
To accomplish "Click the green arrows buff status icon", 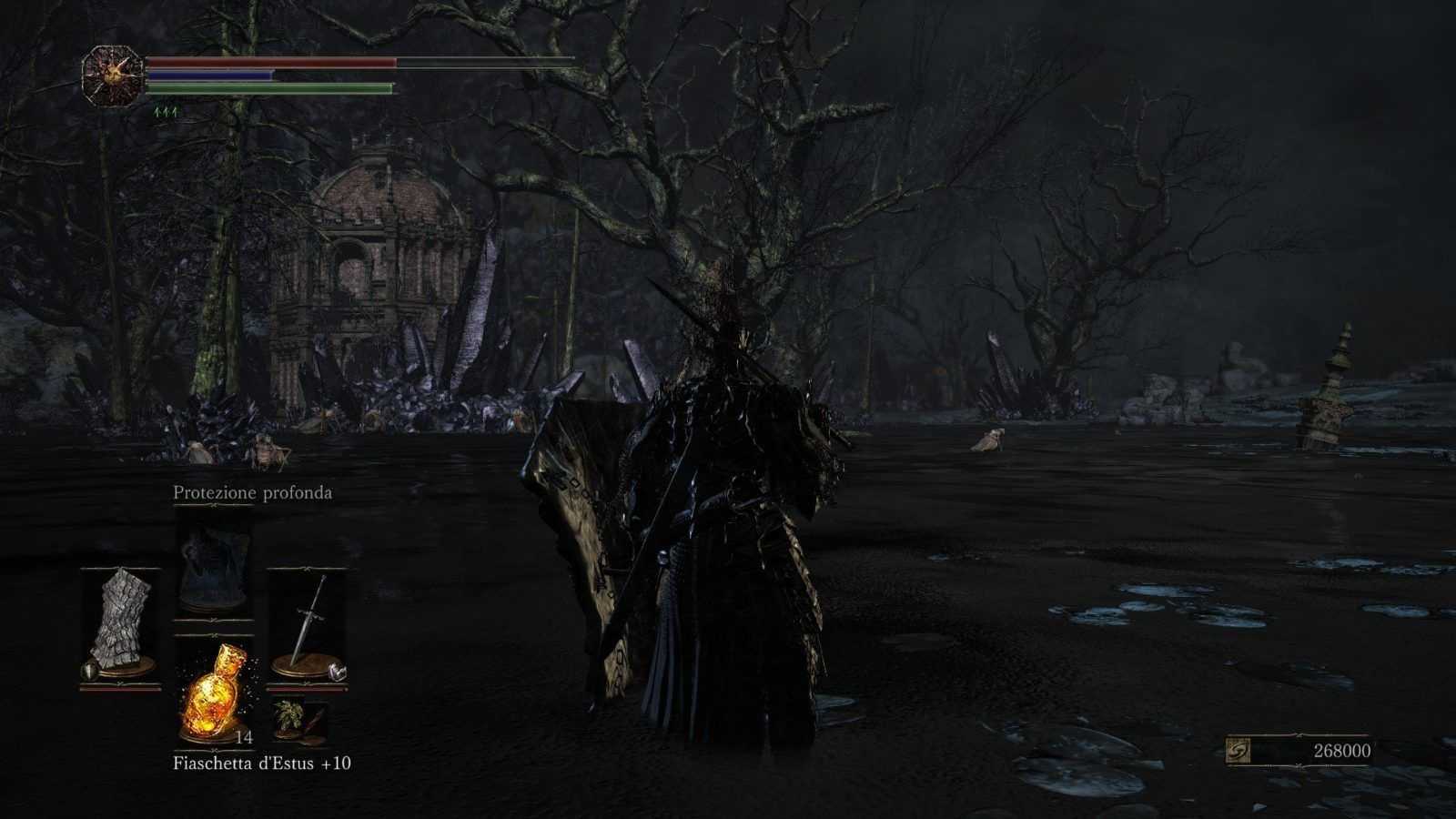I will tap(167, 112).
